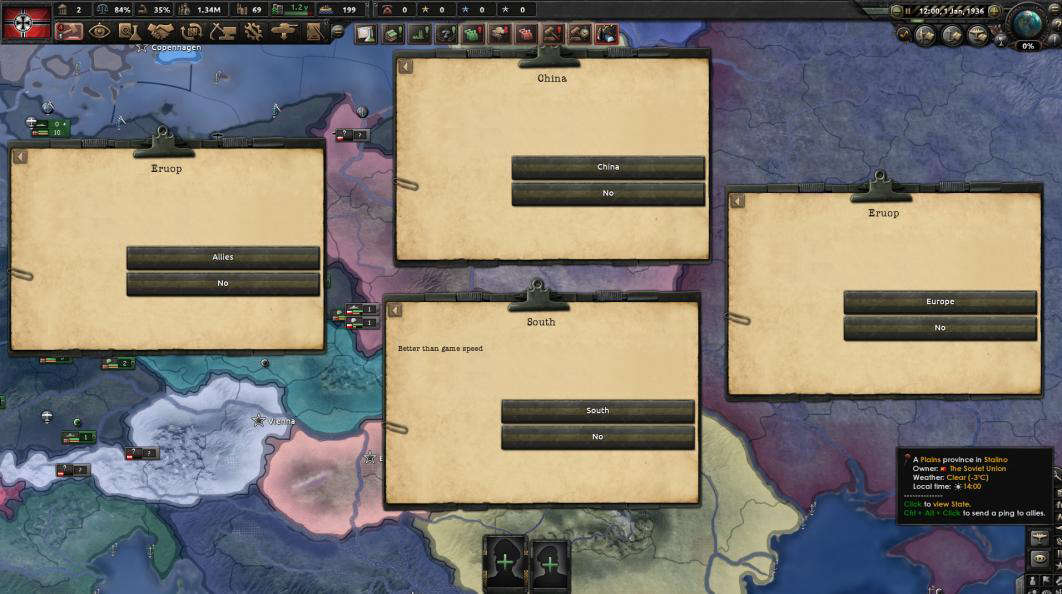
Task: Decline with No under the China button
Action: coord(608,194)
